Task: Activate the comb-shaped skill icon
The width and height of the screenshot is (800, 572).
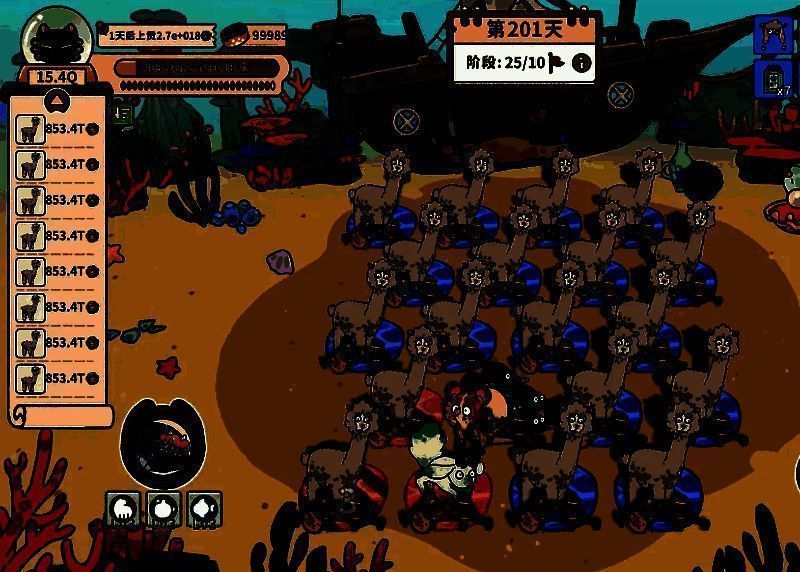Action: (124, 509)
